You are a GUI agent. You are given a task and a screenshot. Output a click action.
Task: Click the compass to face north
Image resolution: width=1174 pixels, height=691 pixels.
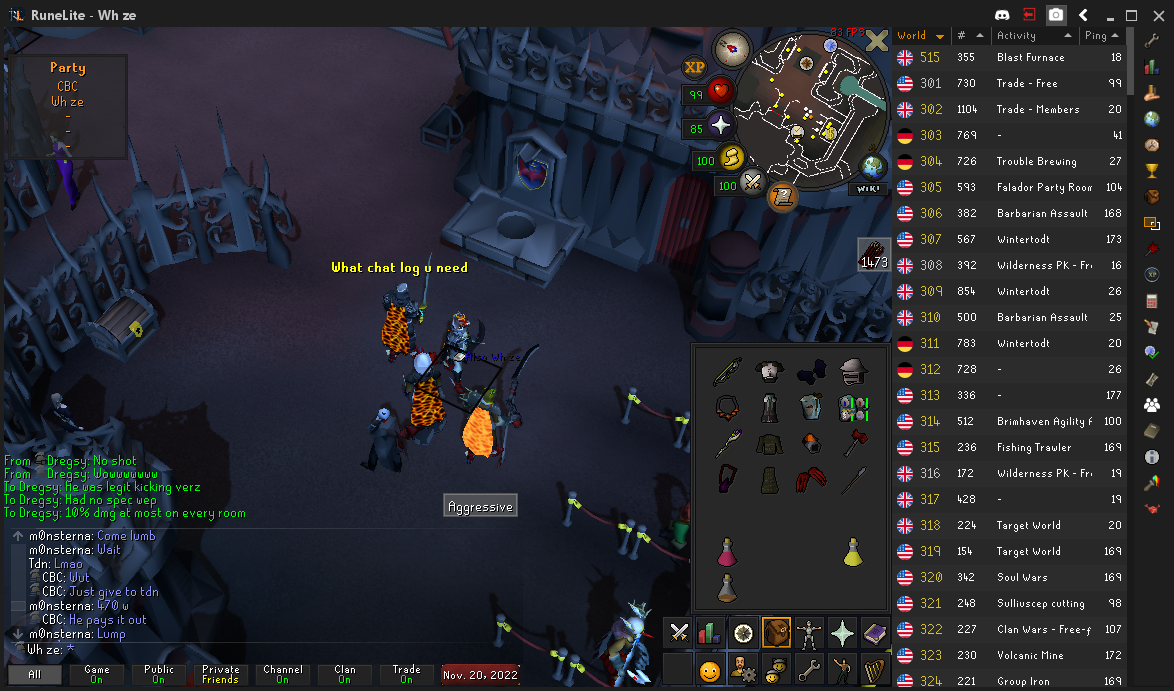click(730, 48)
